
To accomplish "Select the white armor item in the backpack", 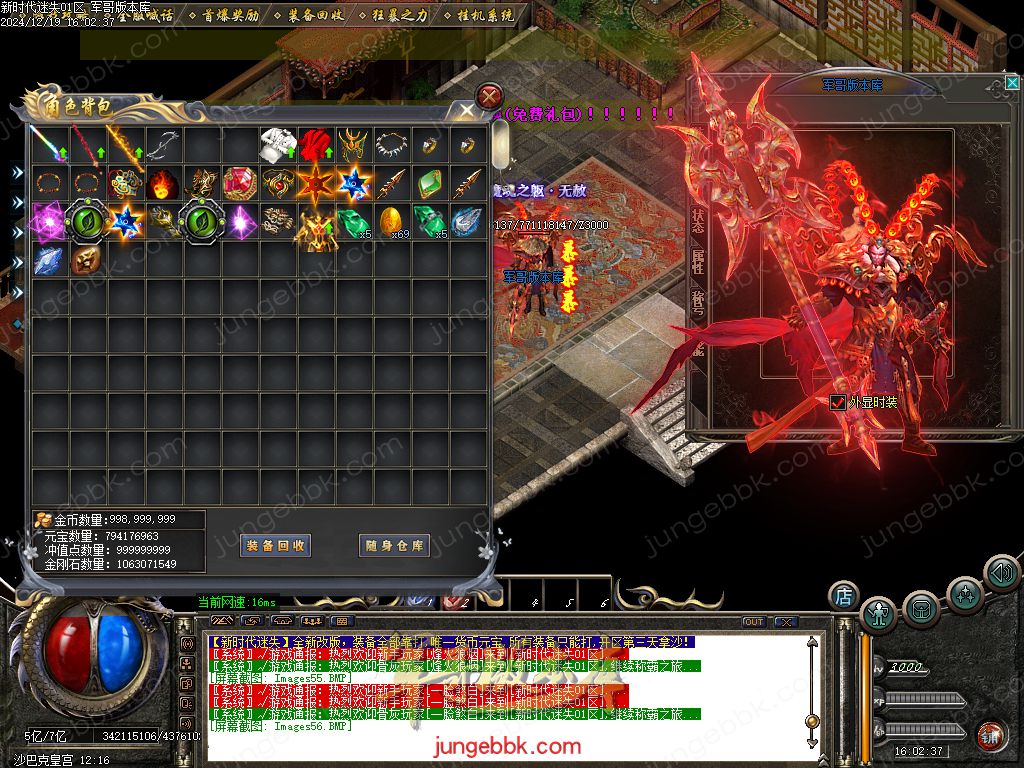I will (x=277, y=146).
